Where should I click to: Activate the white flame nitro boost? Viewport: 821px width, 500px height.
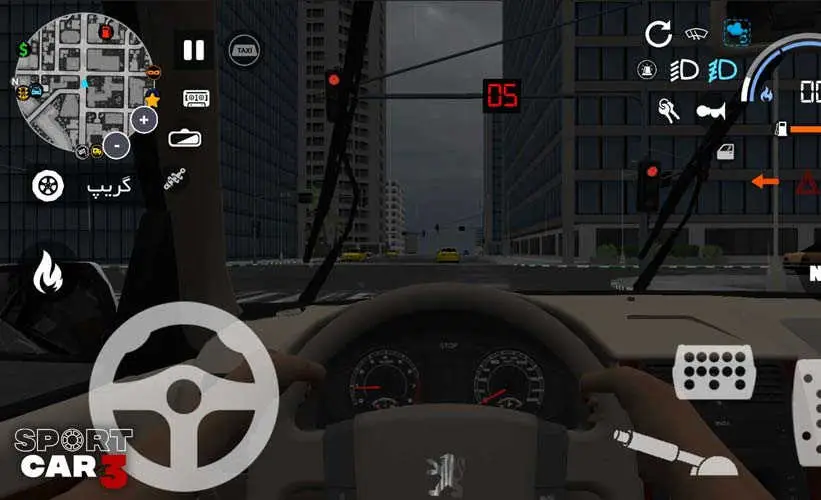(x=47, y=272)
